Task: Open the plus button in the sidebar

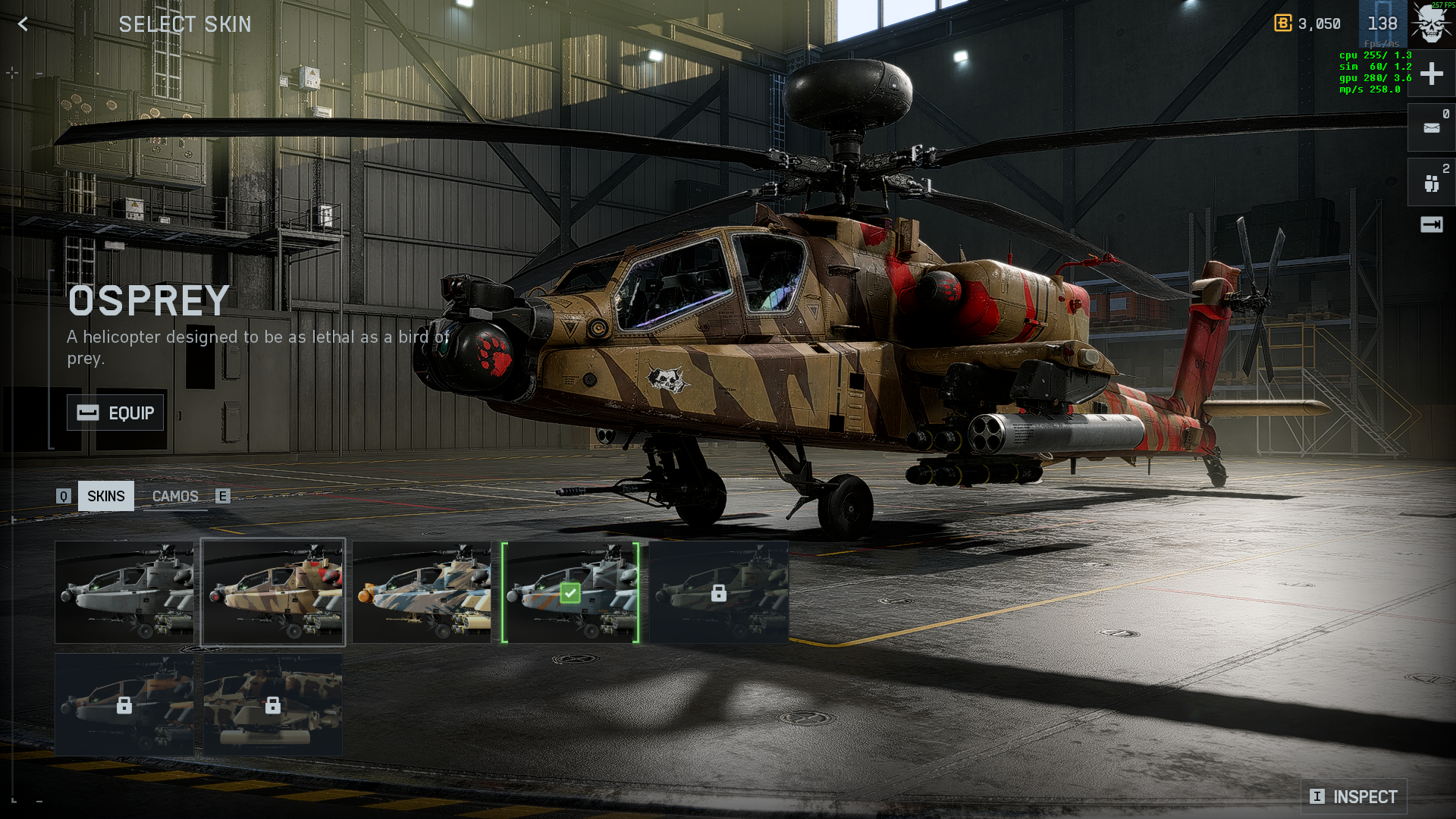Action: click(1431, 74)
